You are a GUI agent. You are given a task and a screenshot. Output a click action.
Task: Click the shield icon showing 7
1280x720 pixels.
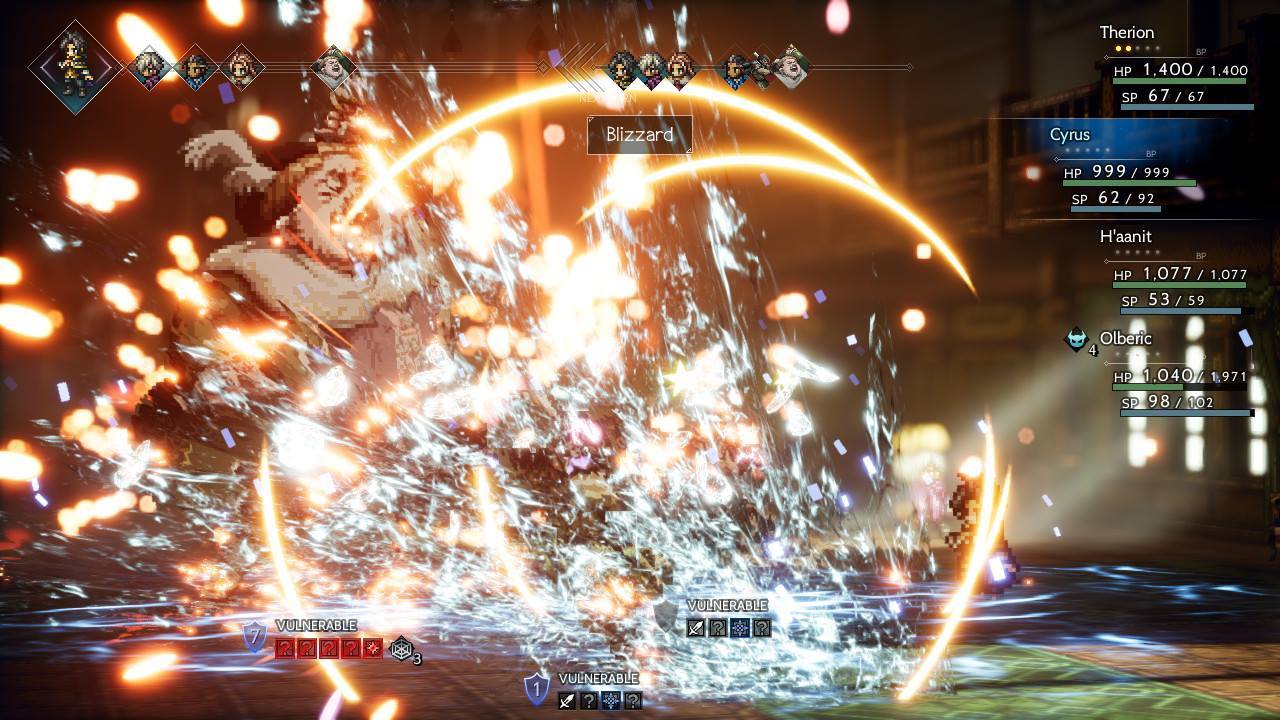pos(256,636)
